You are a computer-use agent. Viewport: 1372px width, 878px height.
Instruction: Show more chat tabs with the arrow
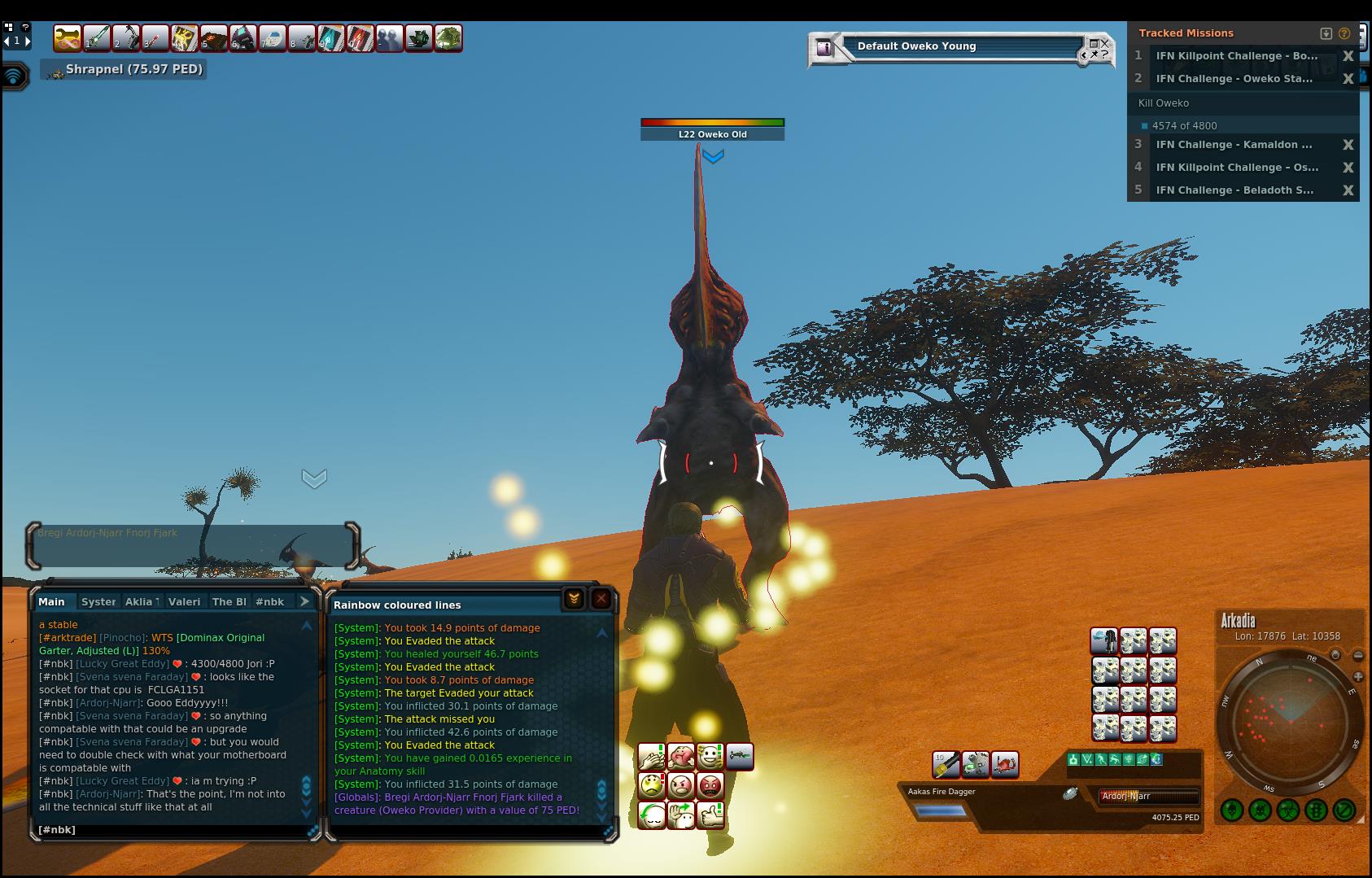tap(304, 601)
